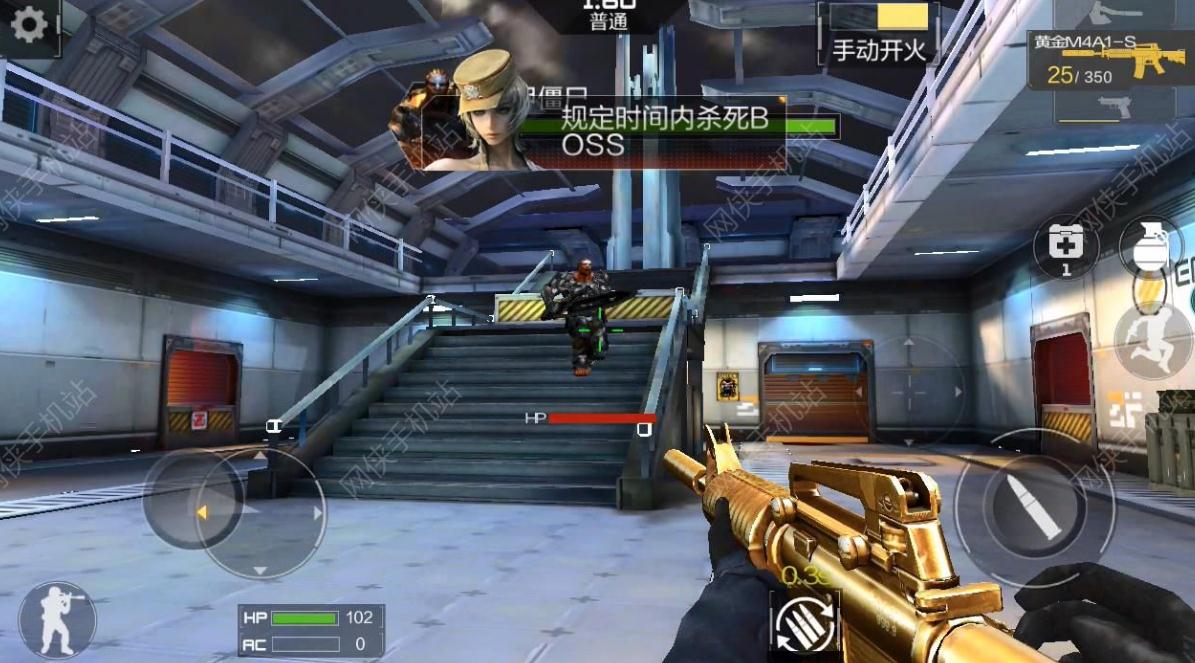Tap the jump button

pos(1153,340)
